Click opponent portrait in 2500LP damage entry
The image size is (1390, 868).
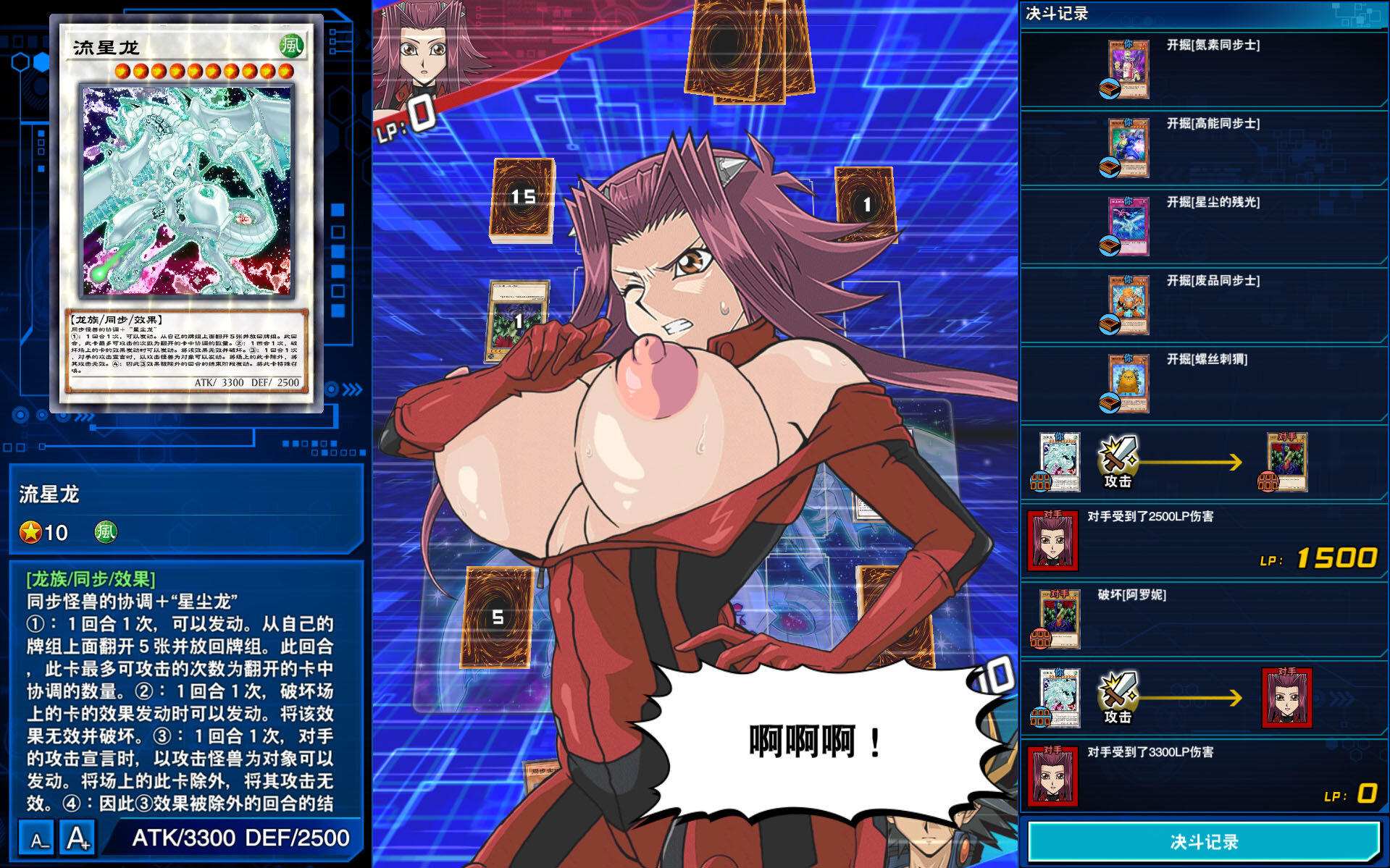(1051, 542)
